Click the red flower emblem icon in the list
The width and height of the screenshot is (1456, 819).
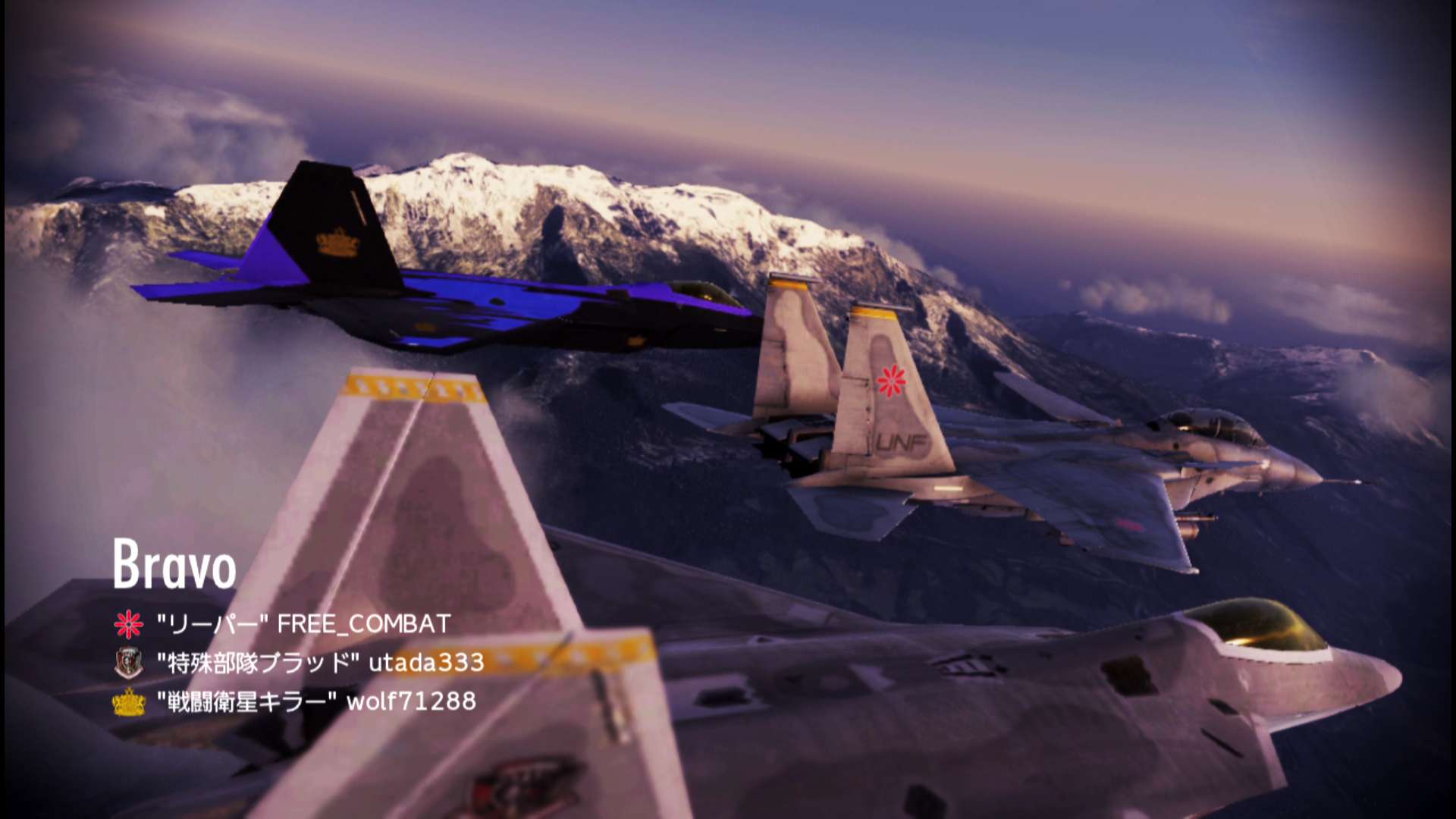click(x=128, y=624)
